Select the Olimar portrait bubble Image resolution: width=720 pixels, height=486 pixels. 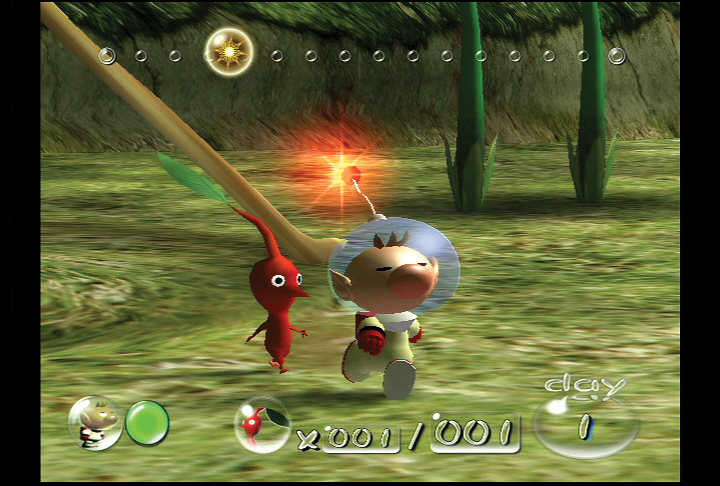[95, 422]
